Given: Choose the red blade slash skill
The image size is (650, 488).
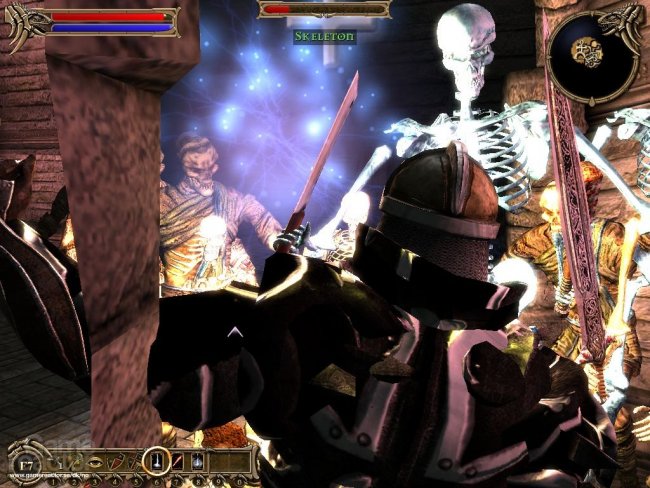Looking at the screenshot, I should (176, 461).
